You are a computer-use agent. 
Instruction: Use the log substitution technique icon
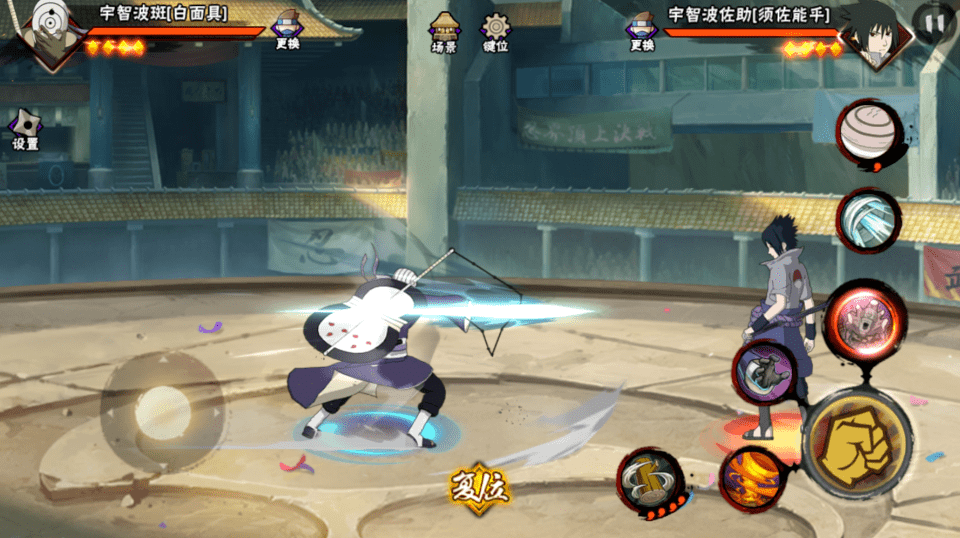pos(651,479)
